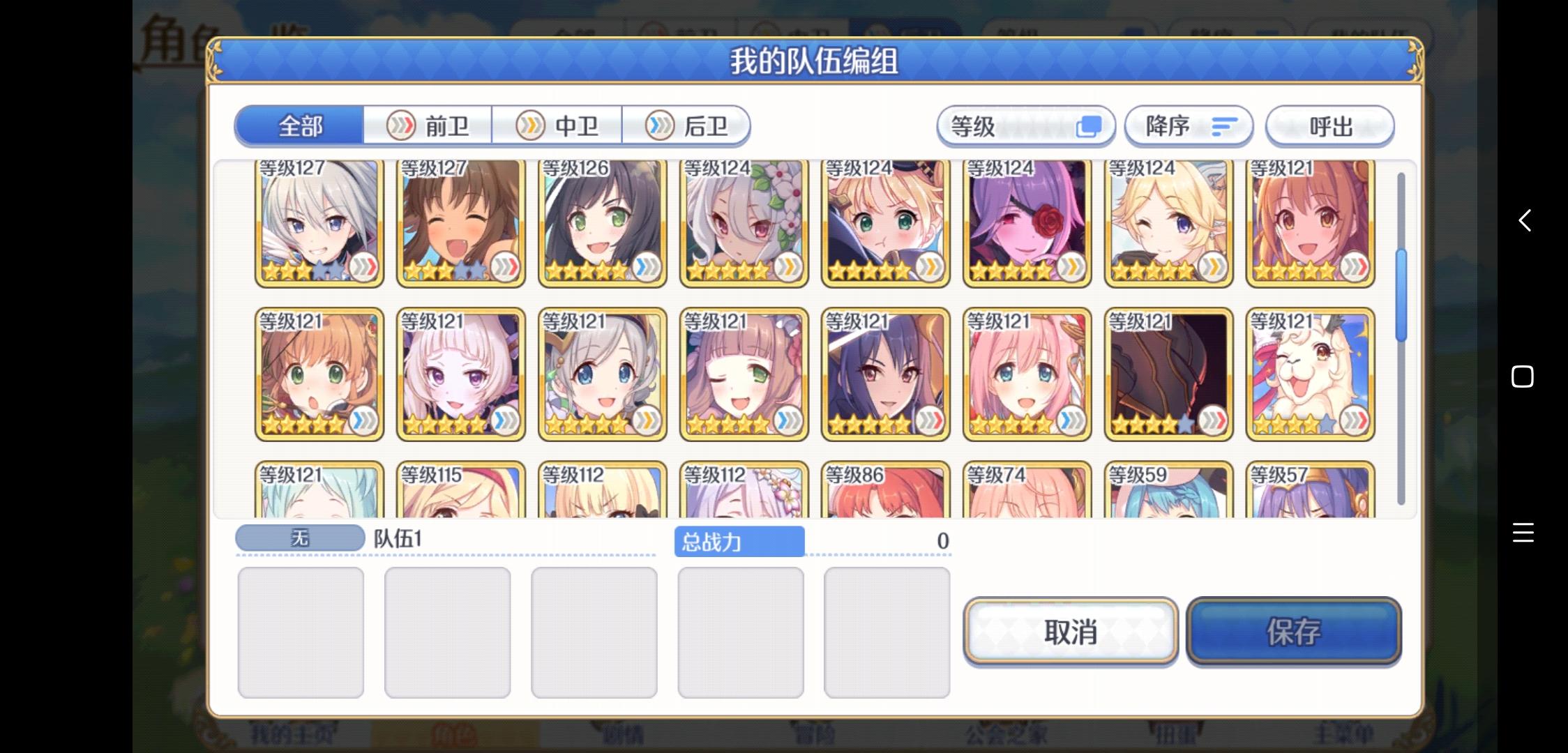Screen dimensions: 1568x753
Task: Click the double-arrow icon on the 中卫 tab
Action: [531, 125]
